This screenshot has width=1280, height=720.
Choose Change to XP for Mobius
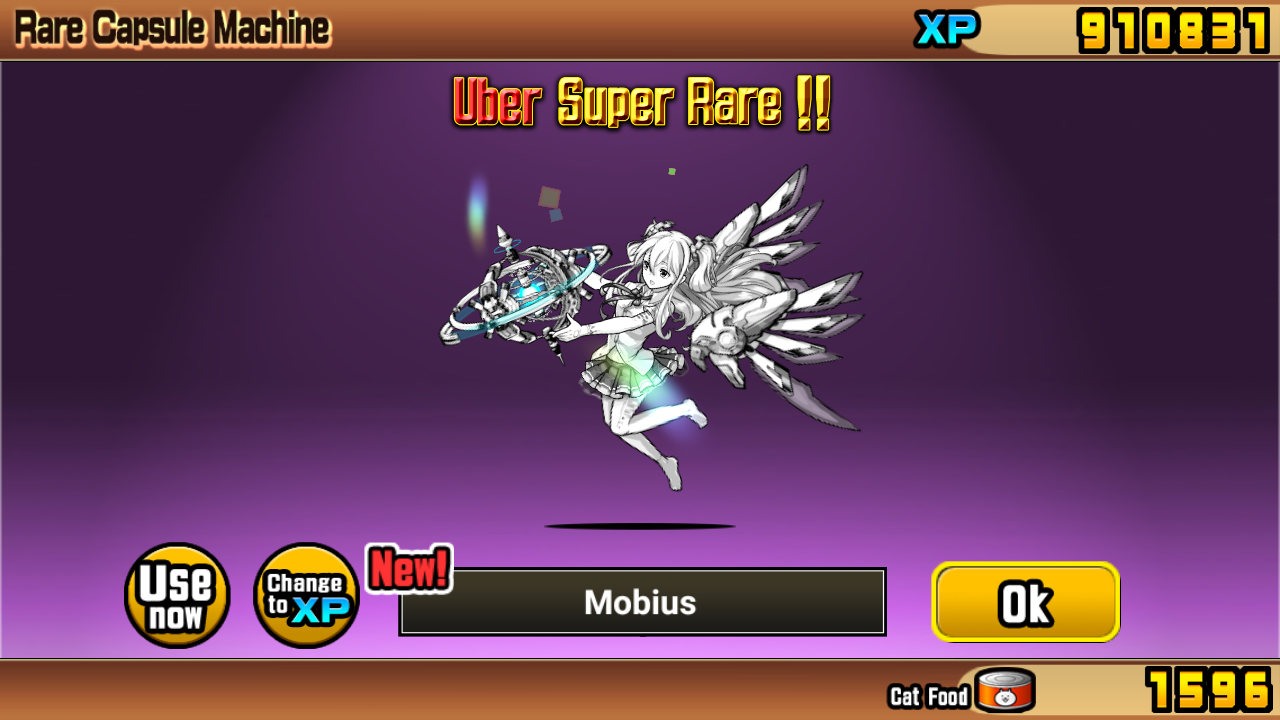tap(306, 596)
